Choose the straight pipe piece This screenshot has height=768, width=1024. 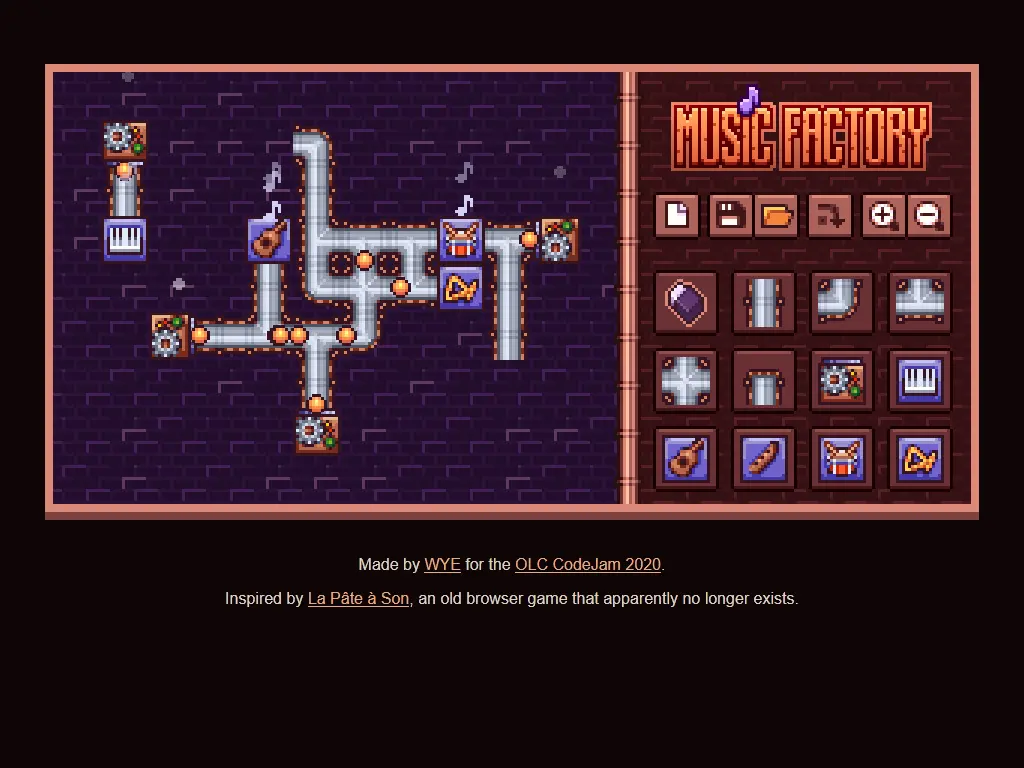click(764, 302)
